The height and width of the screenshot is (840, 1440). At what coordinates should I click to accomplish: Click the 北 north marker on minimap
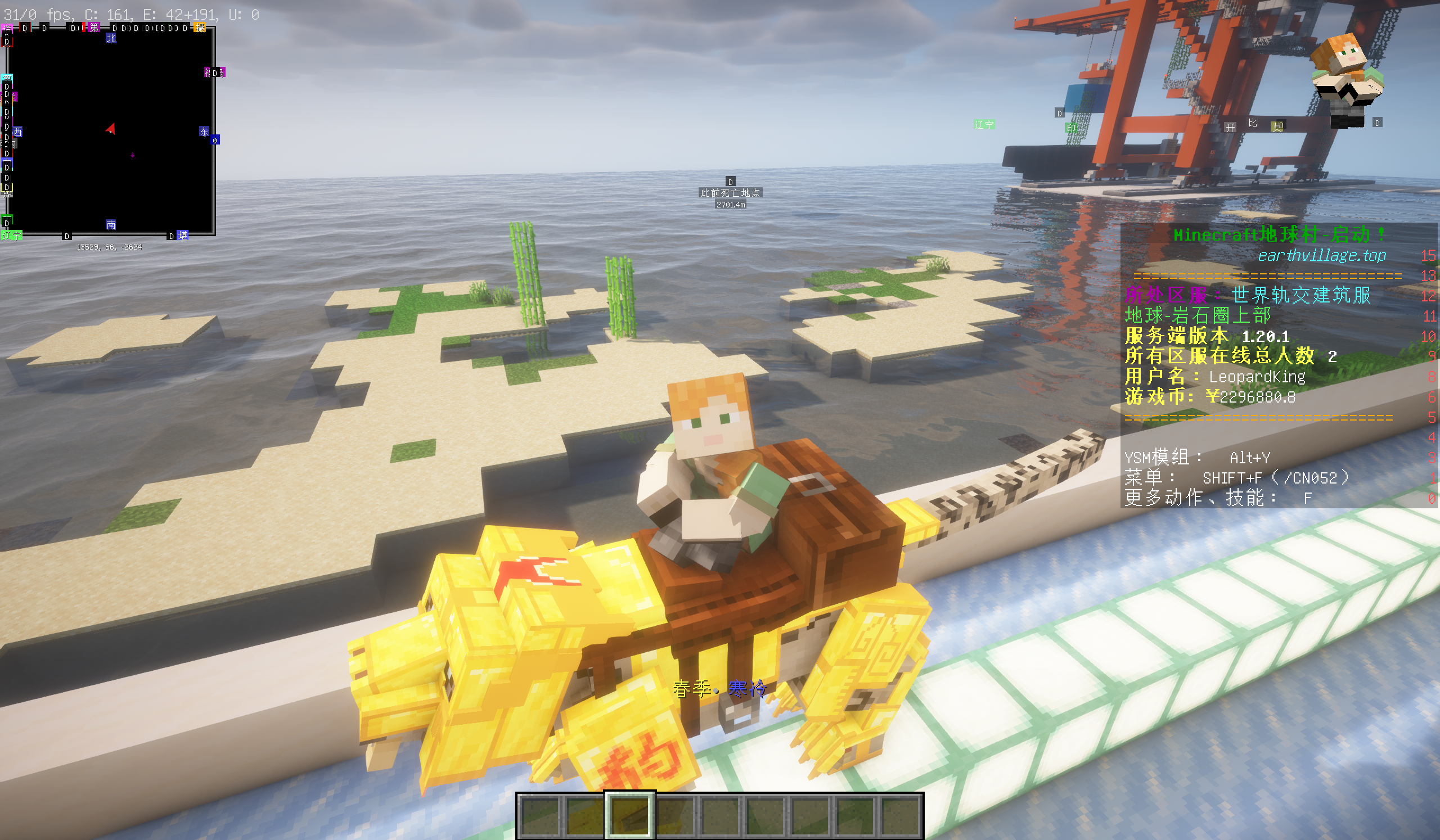(x=111, y=38)
